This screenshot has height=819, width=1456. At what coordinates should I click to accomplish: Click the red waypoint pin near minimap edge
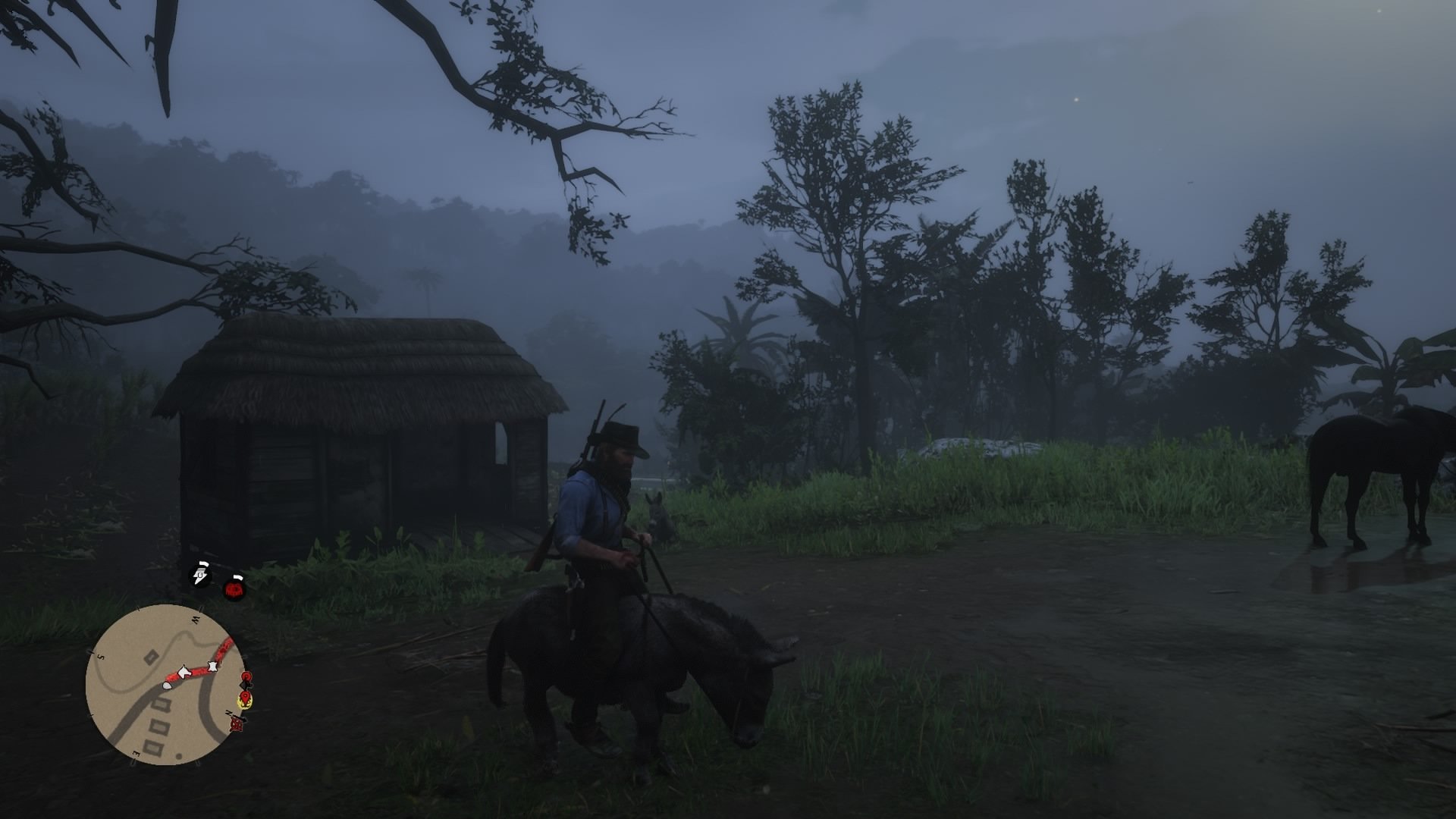(x=246, y=676)
